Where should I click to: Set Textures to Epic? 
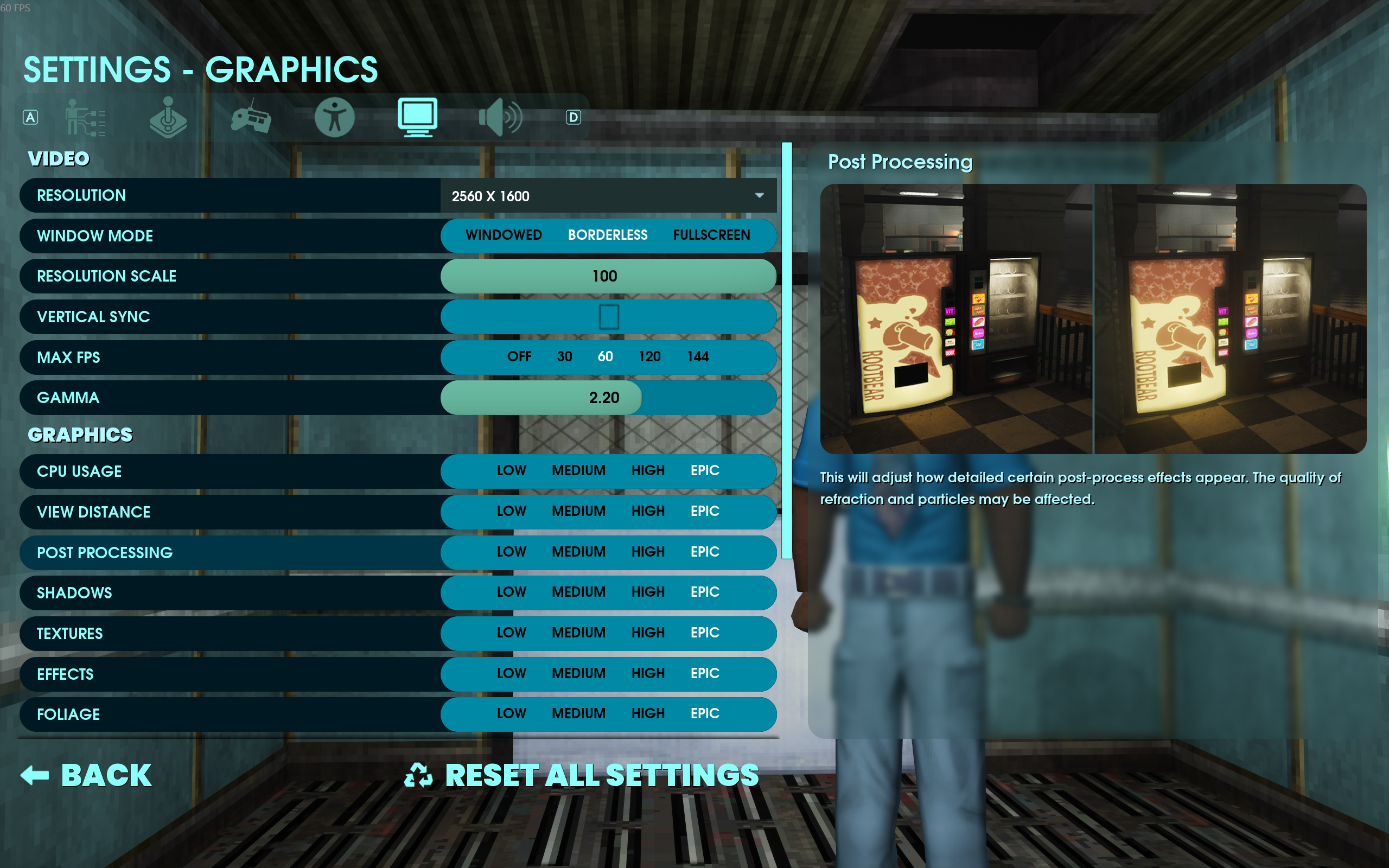click(x=704, y=633)
